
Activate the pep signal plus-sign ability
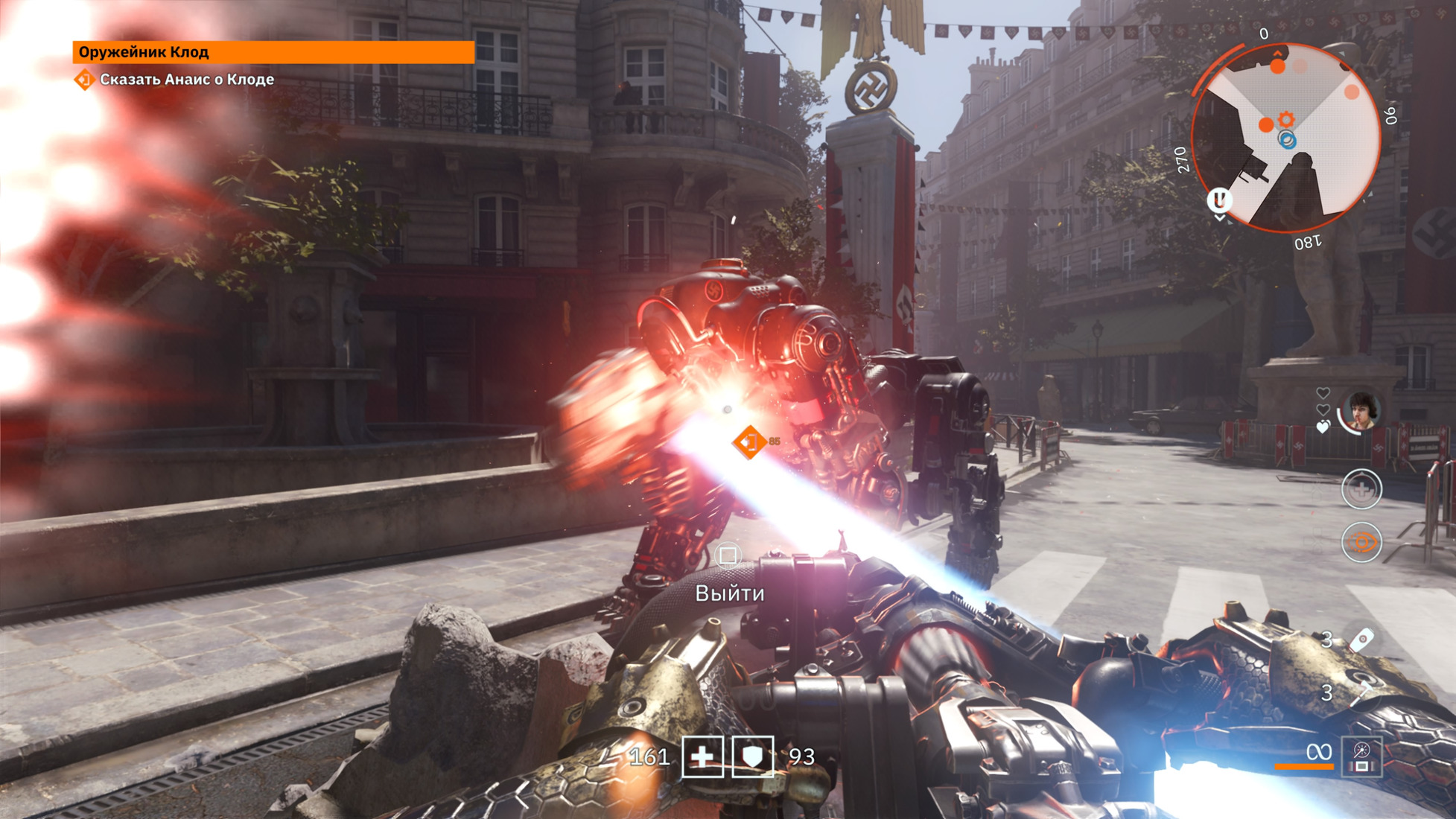(x=1361, y=489)
